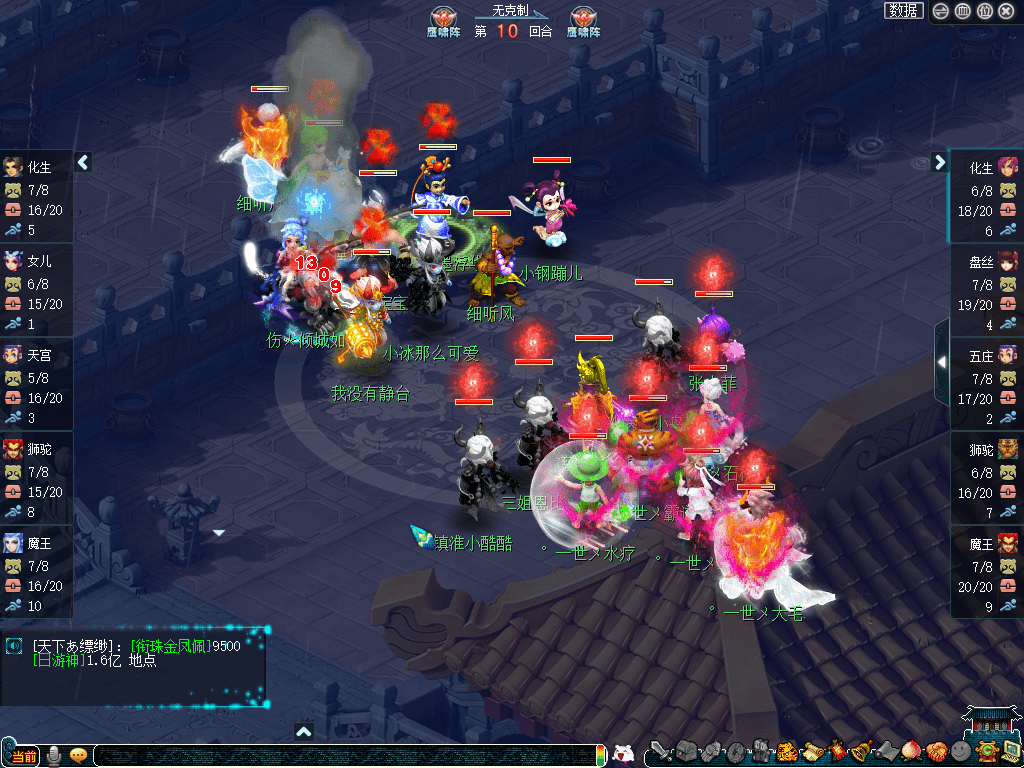Screen dimensions: 1024x768
Task: Click the chat text input bar
Action: [340, 756]
